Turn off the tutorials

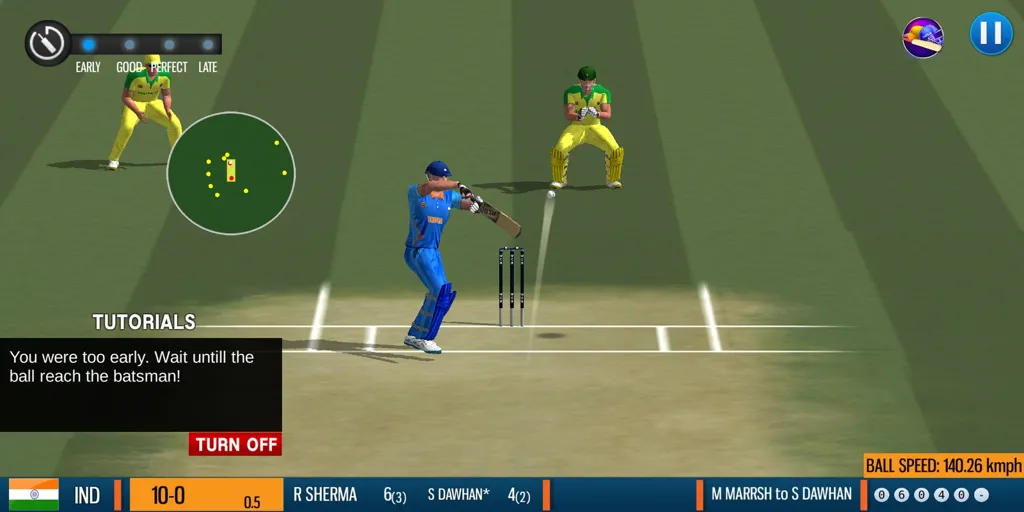click(x=235, y=445)
